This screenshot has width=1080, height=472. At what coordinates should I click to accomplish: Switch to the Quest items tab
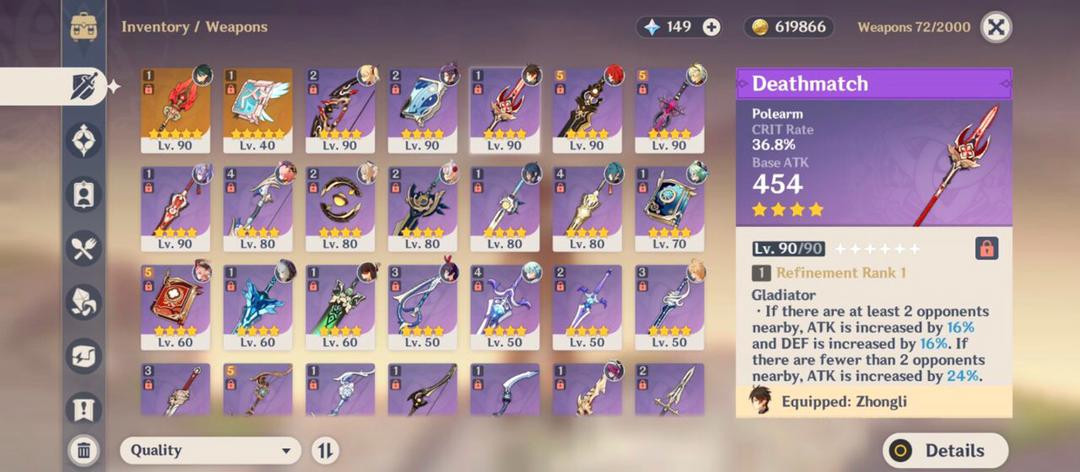coord(84,407)
